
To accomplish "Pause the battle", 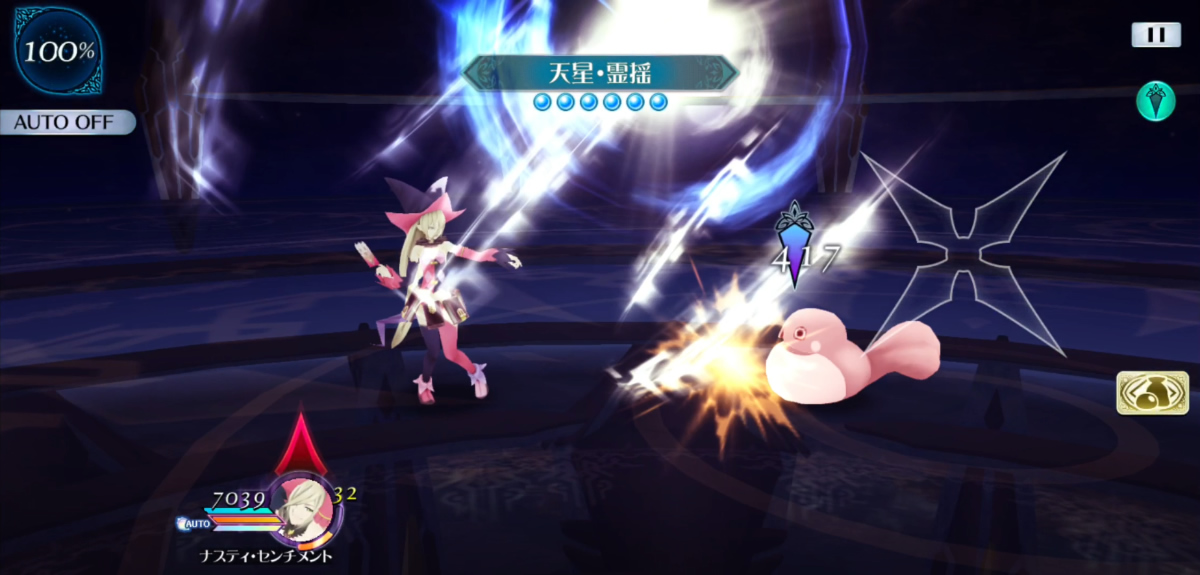I will [1156, 35].
